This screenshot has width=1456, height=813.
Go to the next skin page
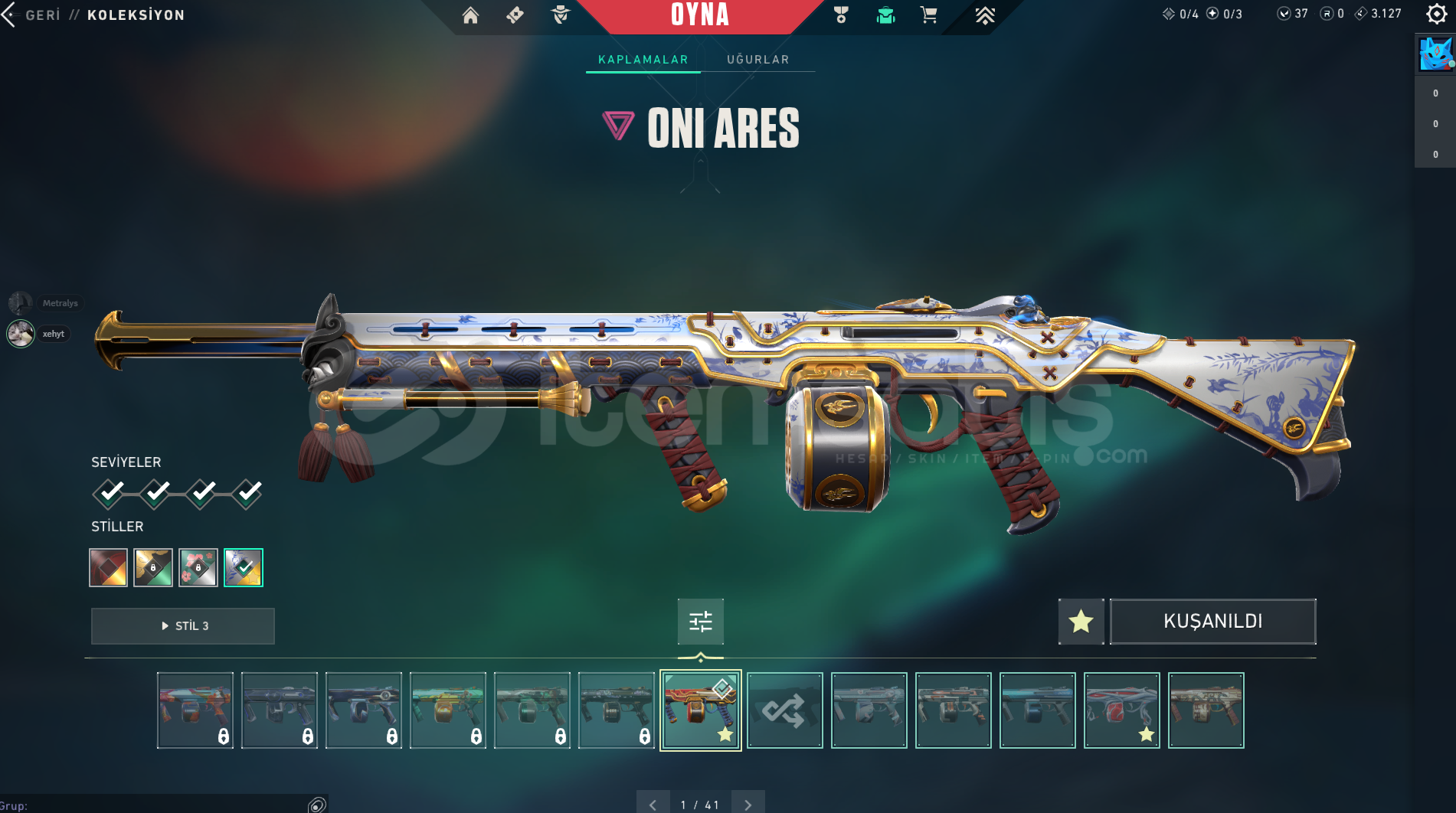pos(748,805)
